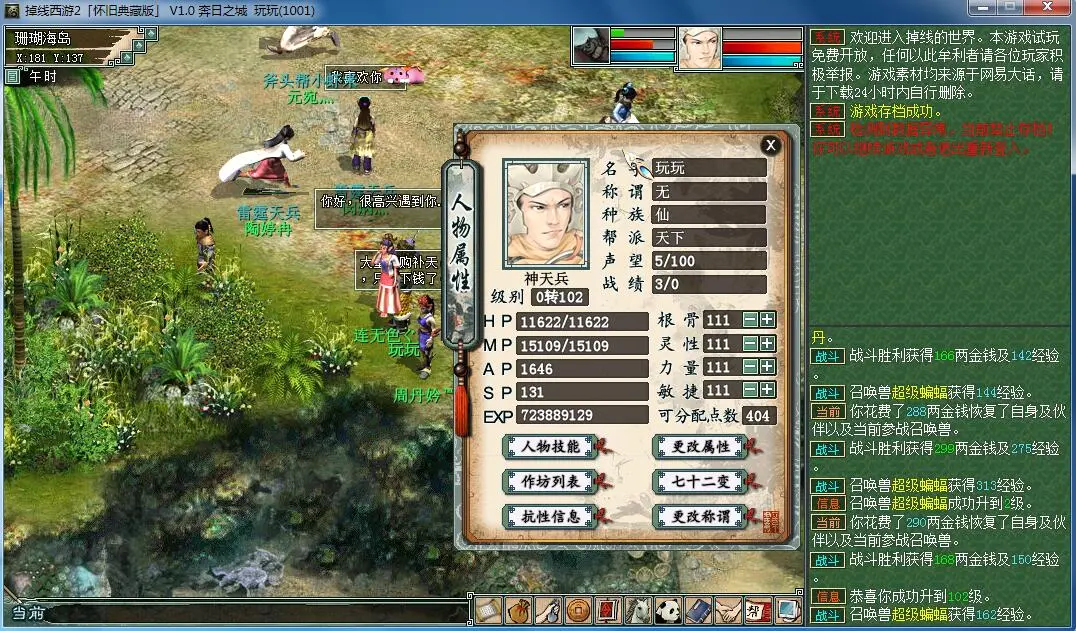Add a point to 根骨
This screenshot has width=1076, height=631.
click(767, 320)
